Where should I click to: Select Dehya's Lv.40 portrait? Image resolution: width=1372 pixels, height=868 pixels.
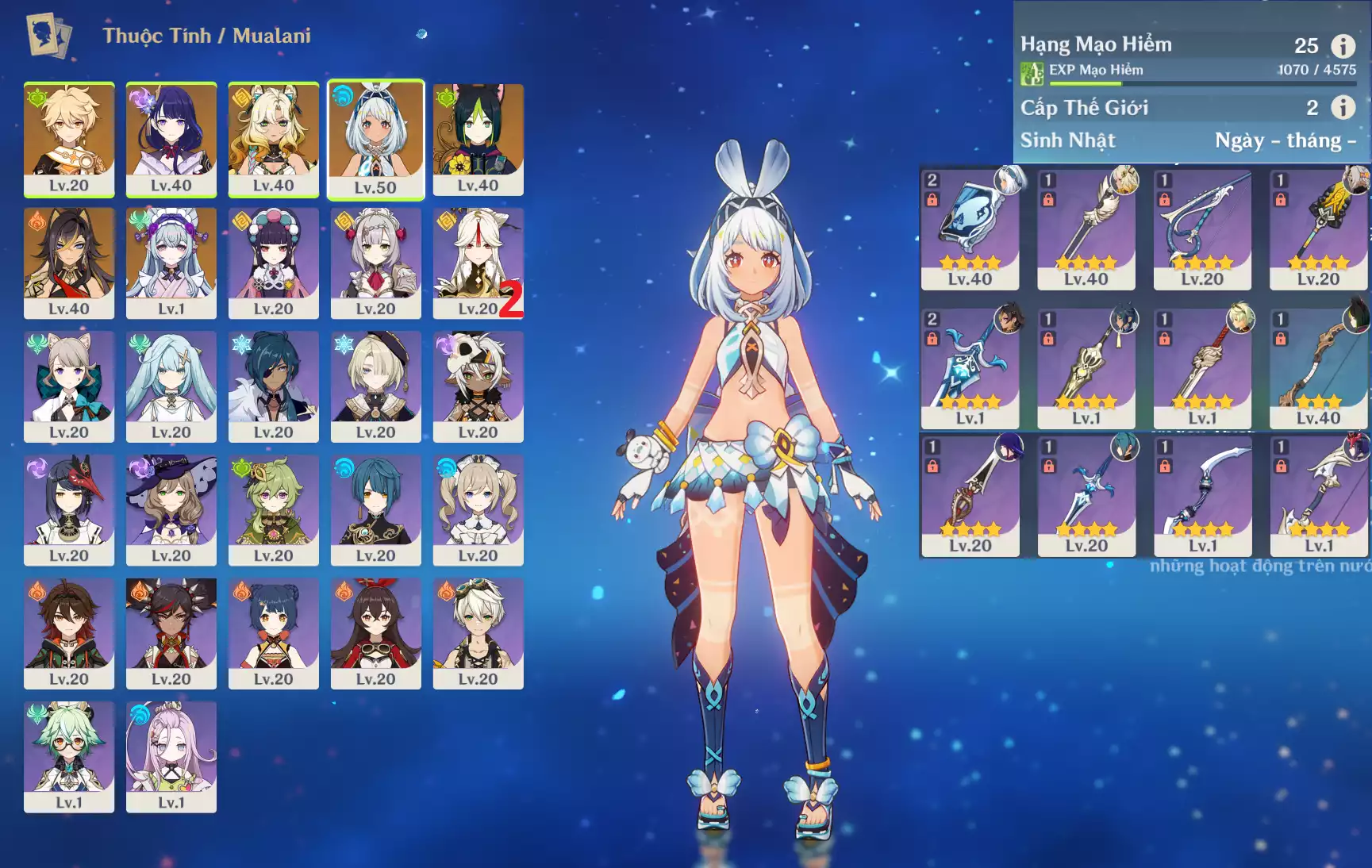(x=69, y=263)
